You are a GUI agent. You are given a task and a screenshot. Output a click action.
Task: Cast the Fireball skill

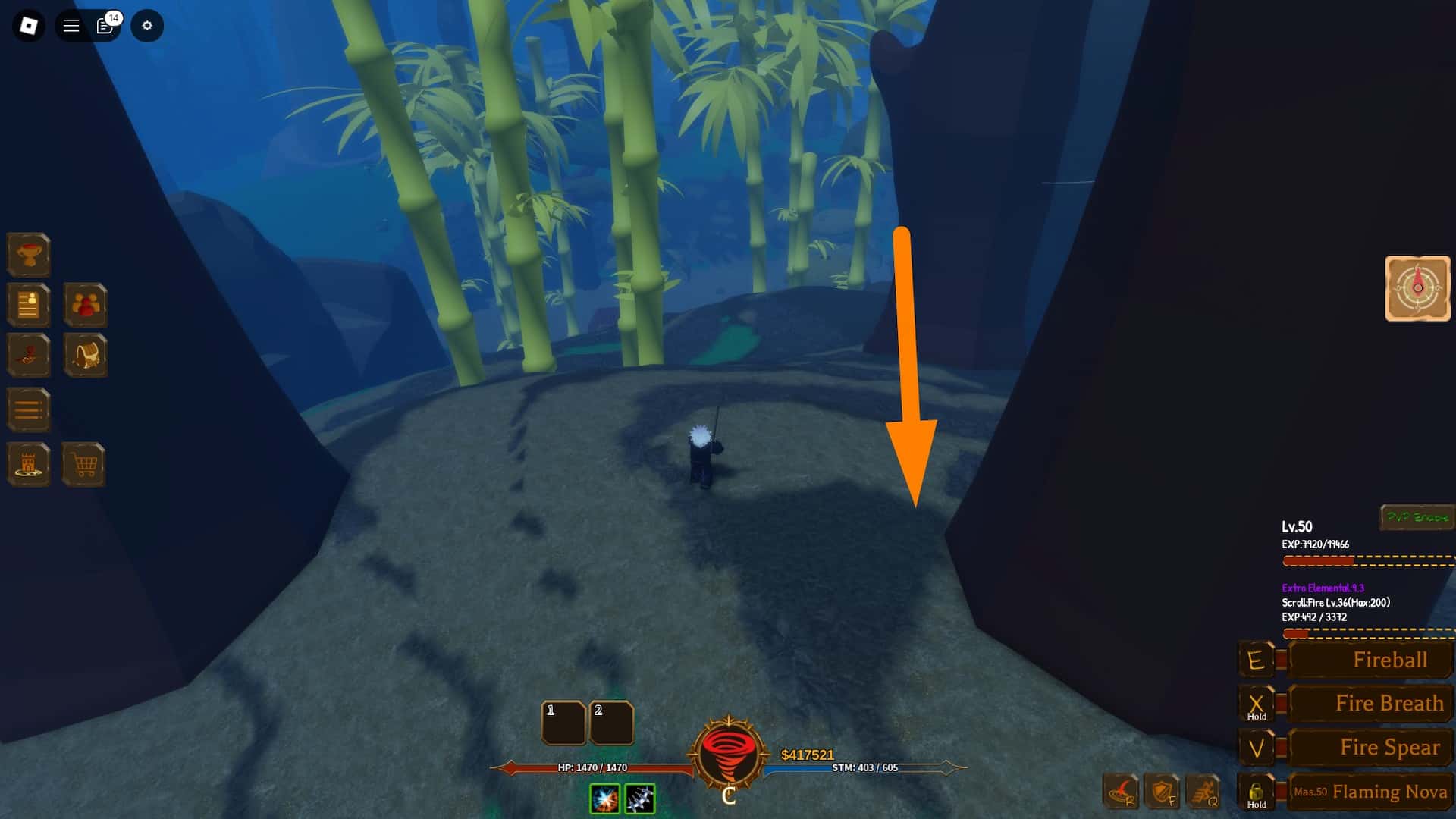(1369, 660)
